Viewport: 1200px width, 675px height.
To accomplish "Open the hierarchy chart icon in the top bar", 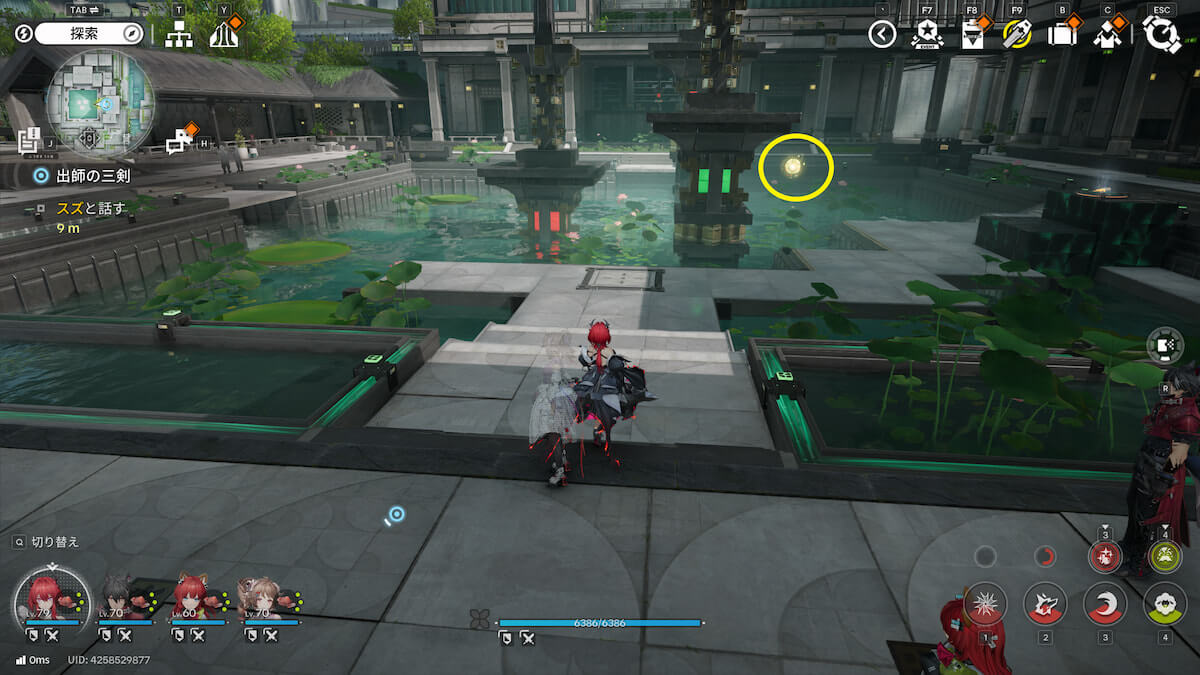I will (179, 35).
